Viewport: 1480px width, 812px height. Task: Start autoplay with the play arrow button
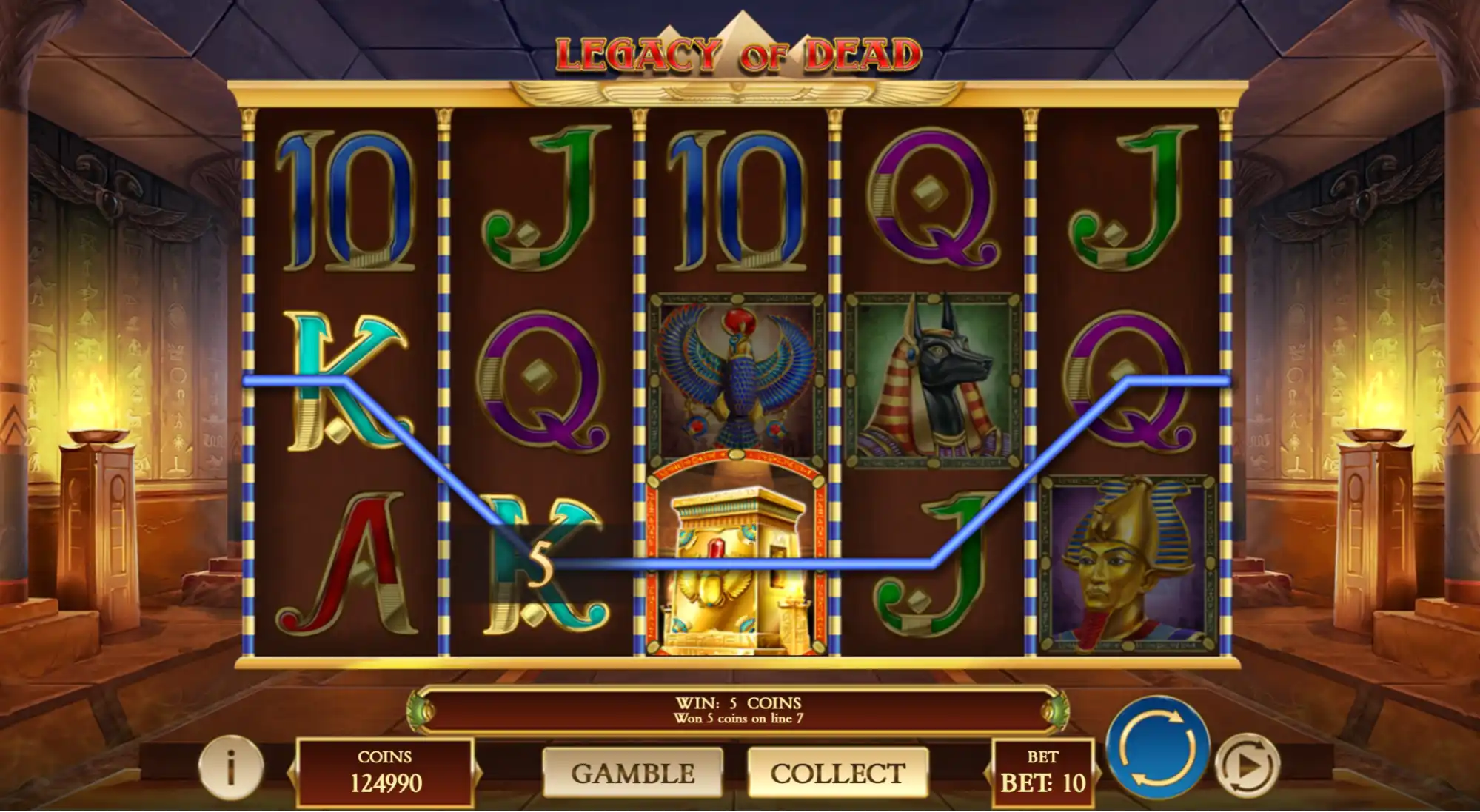coord(1247,766)
